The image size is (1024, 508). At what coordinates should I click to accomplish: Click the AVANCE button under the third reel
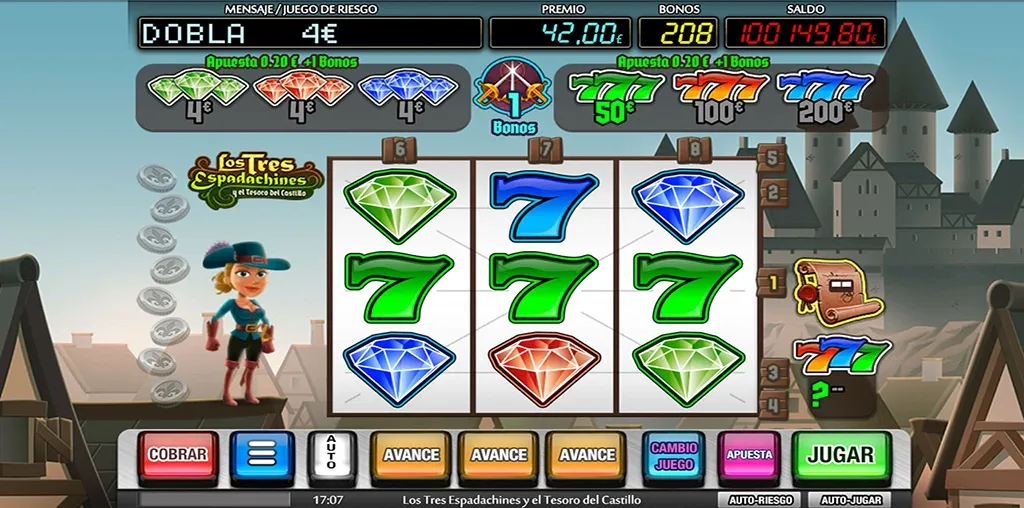pos(587,456)
